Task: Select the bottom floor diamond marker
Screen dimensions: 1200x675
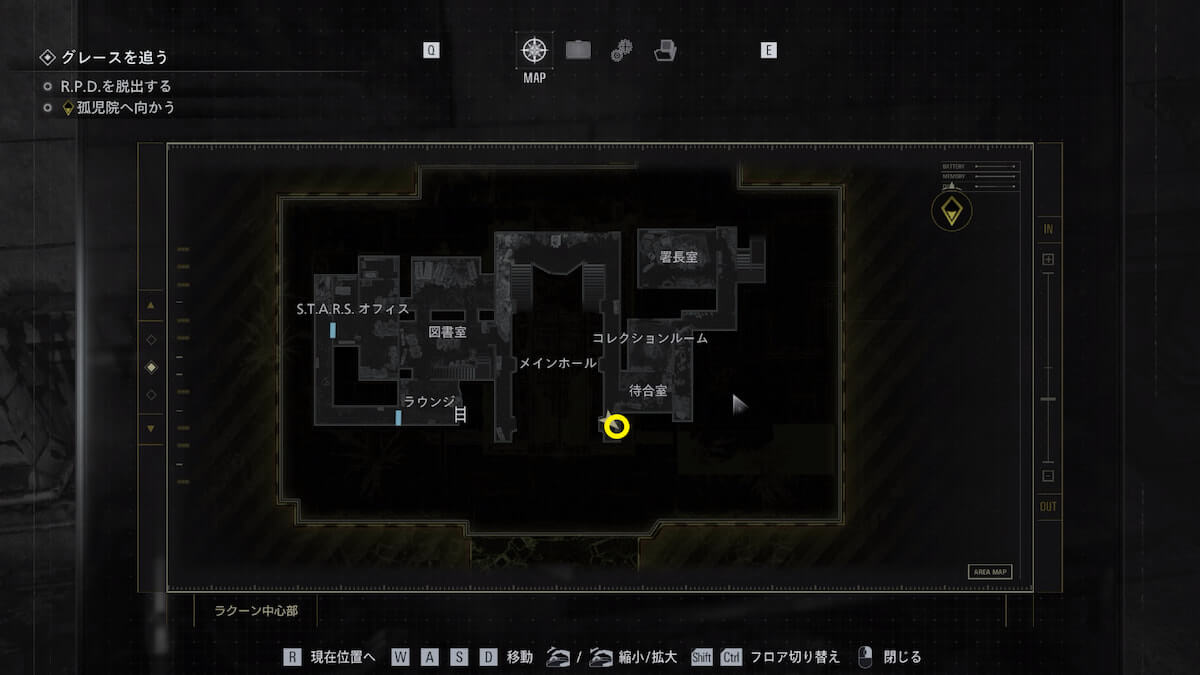Action: tap(151, 395)
